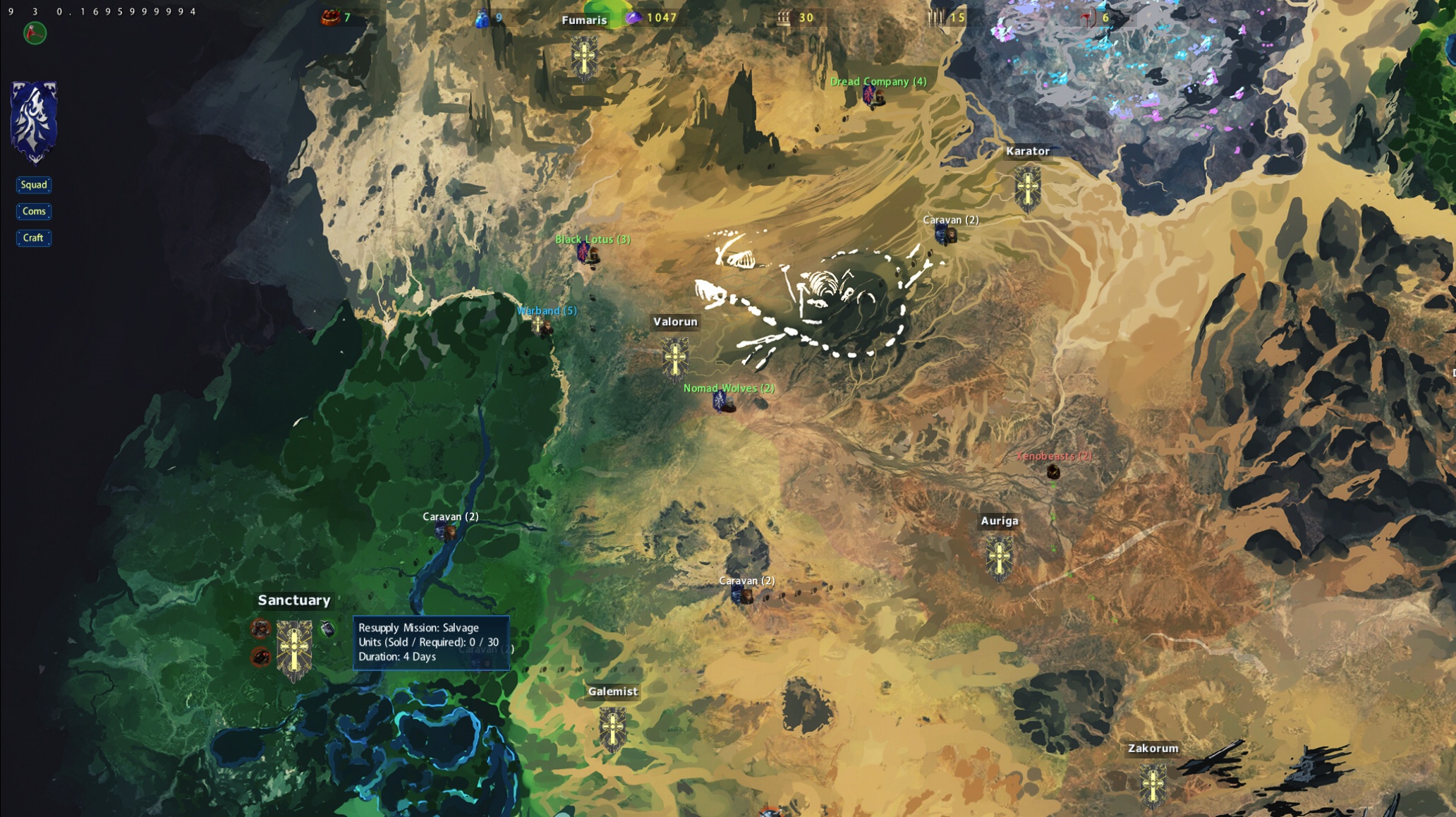Select the Fumaris city marker
This screenshot has width=1456, height=817.
[584, 56]
